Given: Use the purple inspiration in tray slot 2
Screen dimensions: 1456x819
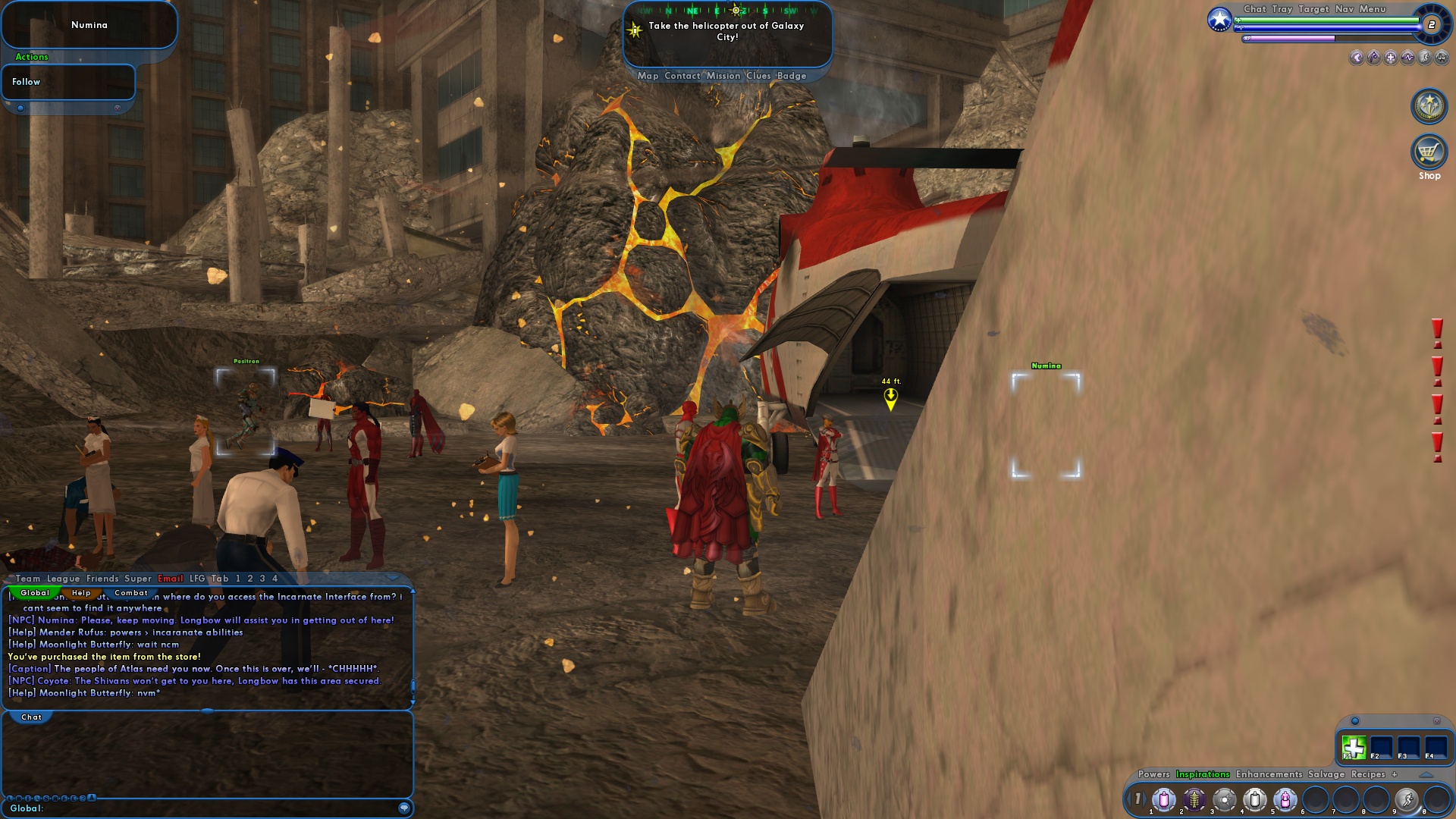Looking at the screenshot, I should point(1194,799).
